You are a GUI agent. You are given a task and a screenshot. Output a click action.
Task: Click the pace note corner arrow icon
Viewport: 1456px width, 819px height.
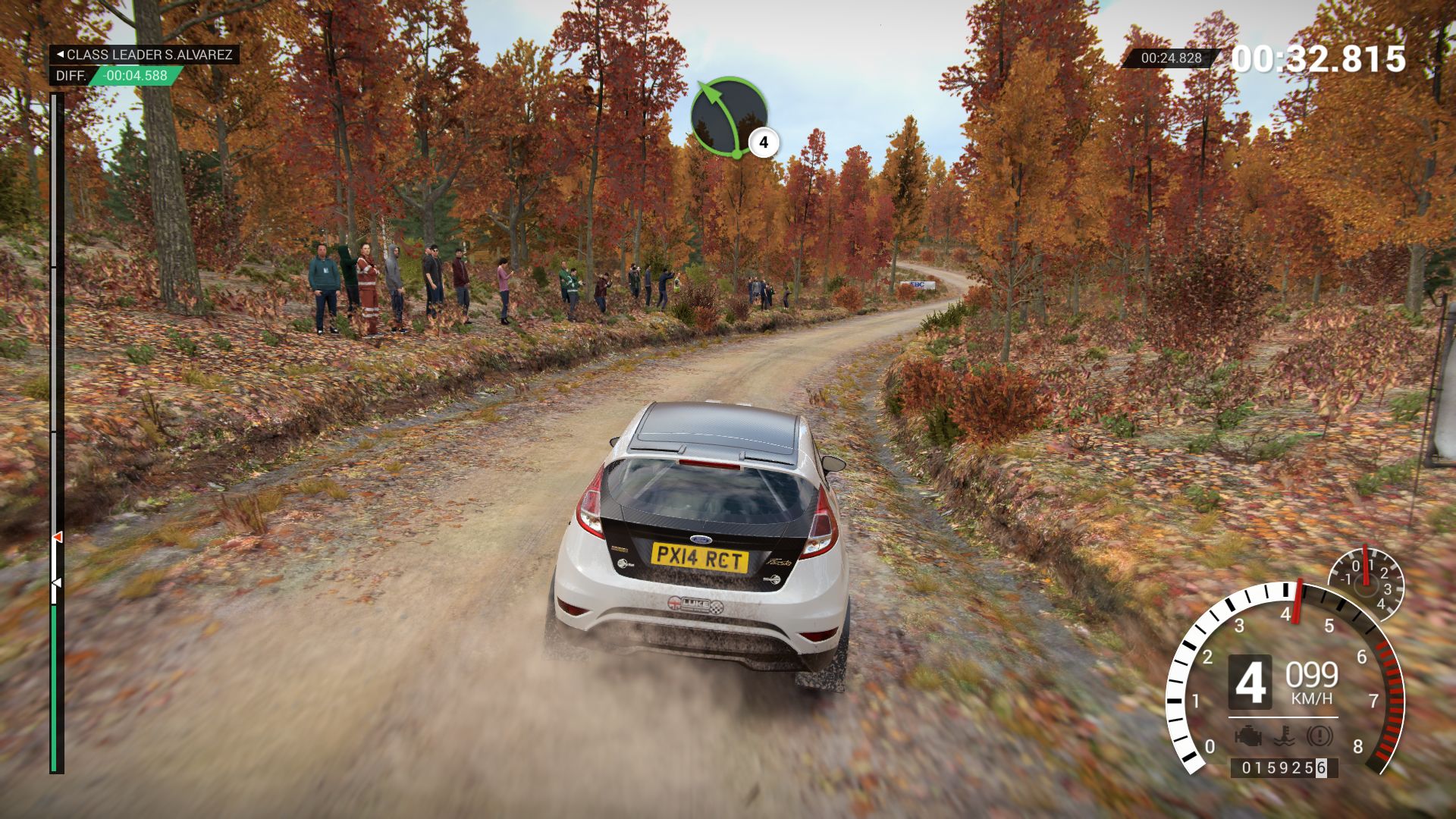[729, 116]
